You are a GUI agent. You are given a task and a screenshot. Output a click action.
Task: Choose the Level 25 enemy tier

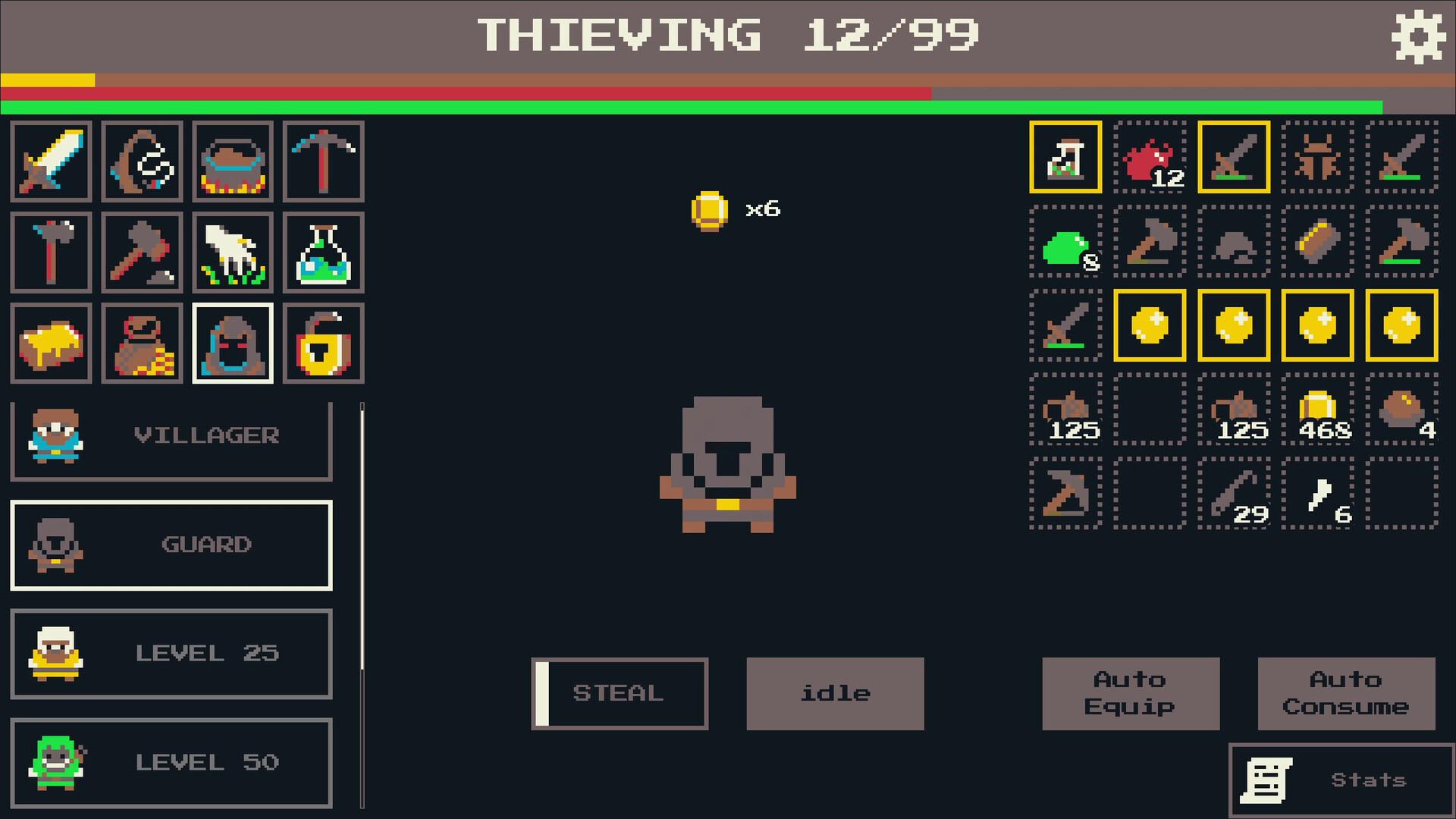point(171,654)
